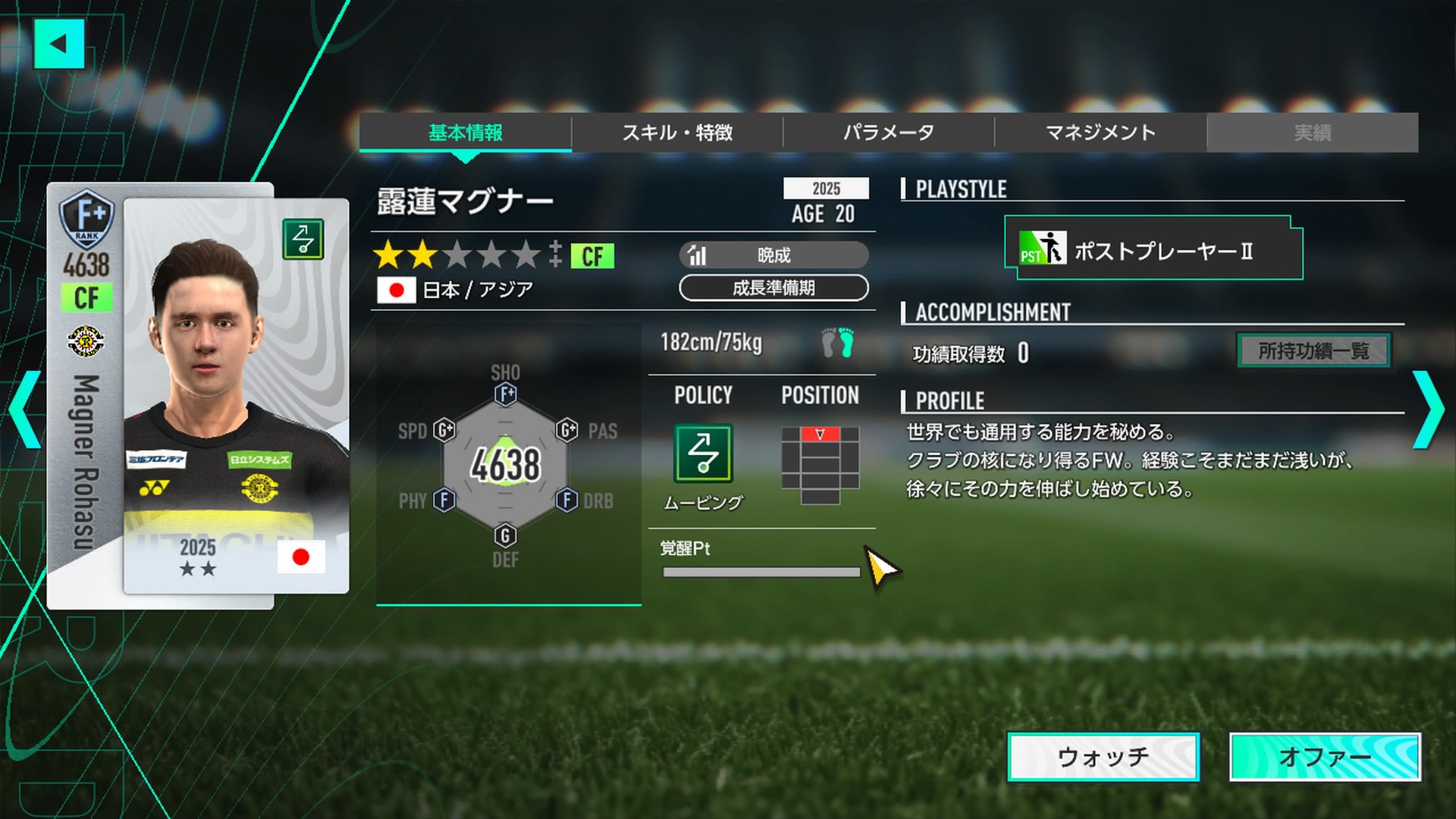Viewport: 1456px width, 819px height.
Task: Select the マネジメント tab
Action: 1100,133
